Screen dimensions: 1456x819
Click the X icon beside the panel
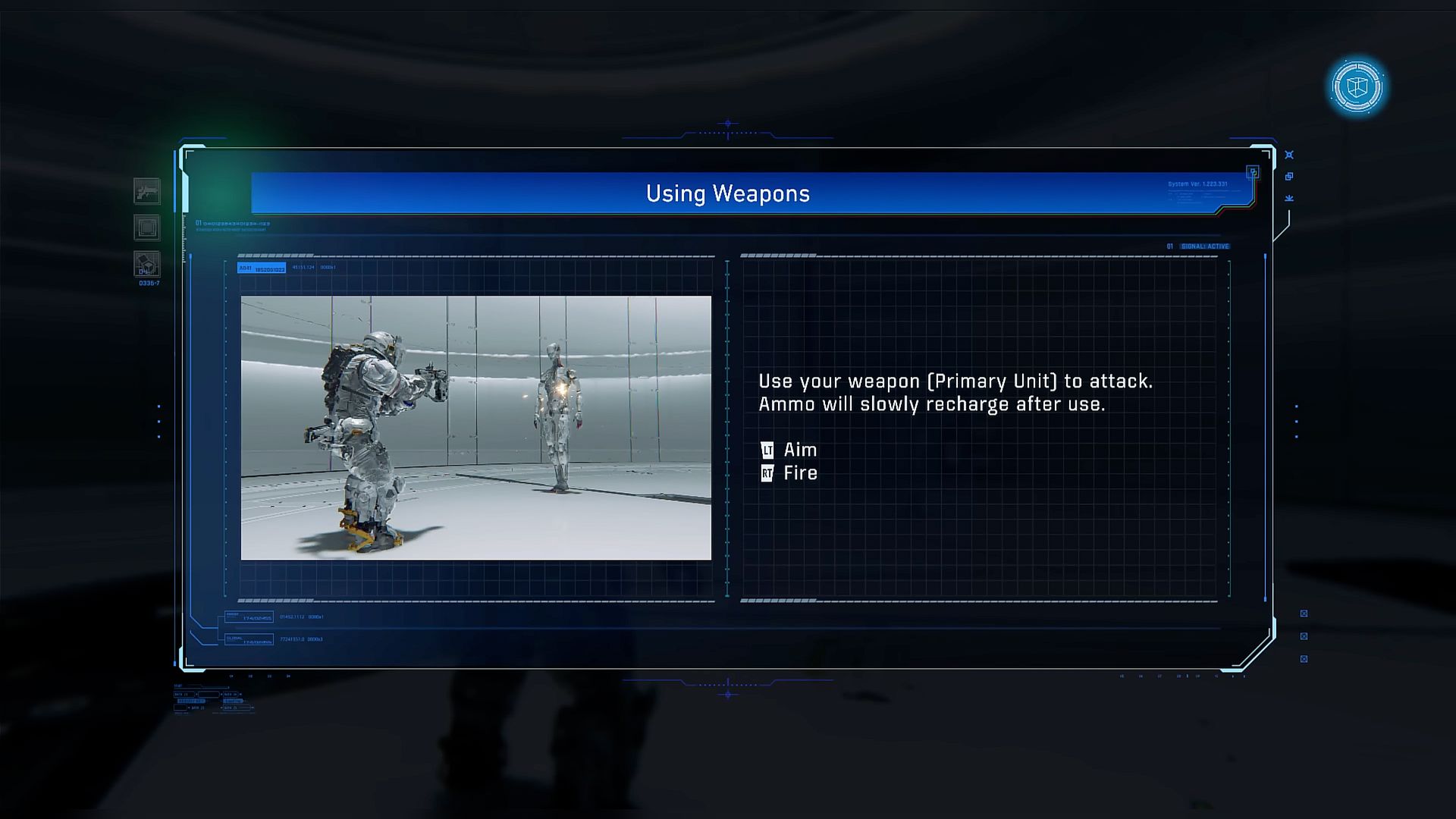1289,155
